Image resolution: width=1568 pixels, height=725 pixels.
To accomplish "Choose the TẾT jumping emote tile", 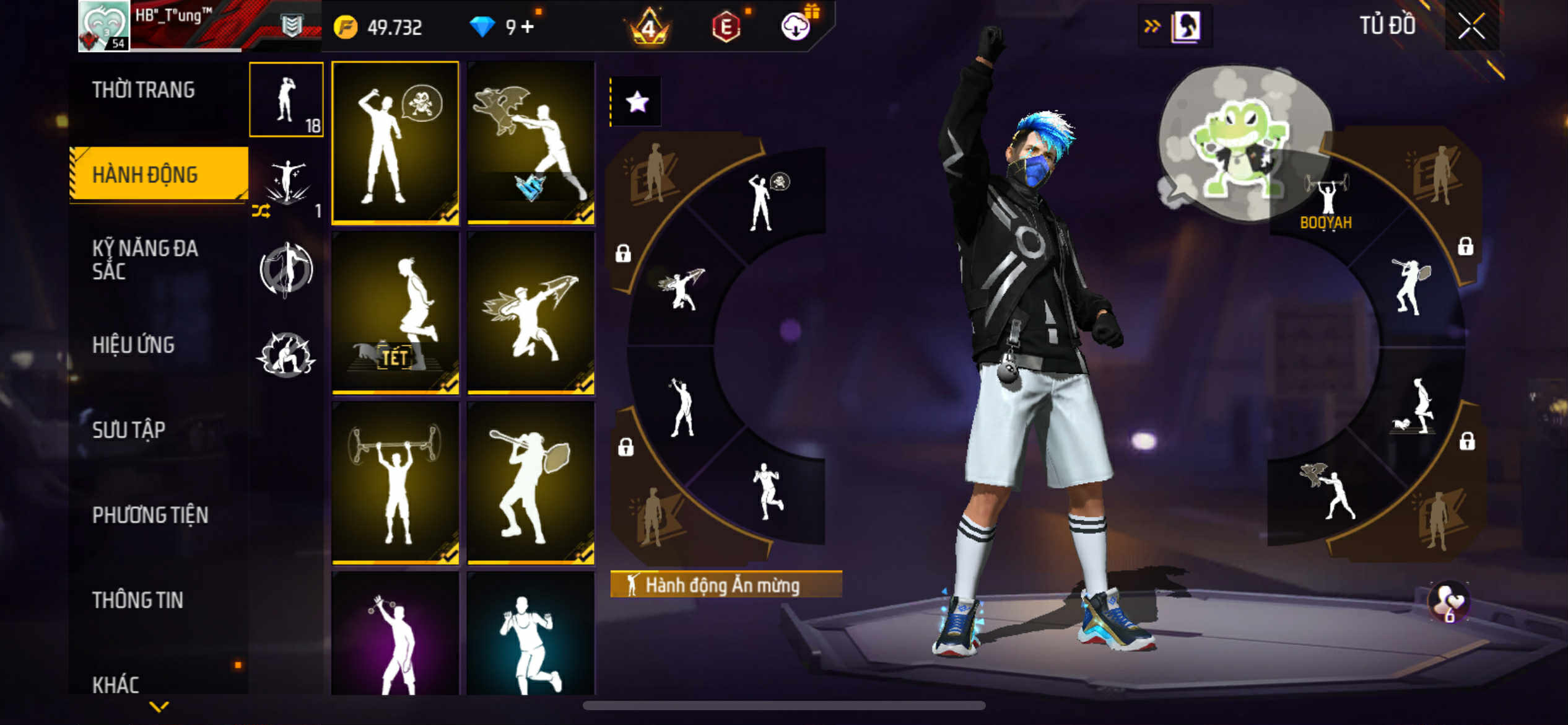I will tap(395, 312).
